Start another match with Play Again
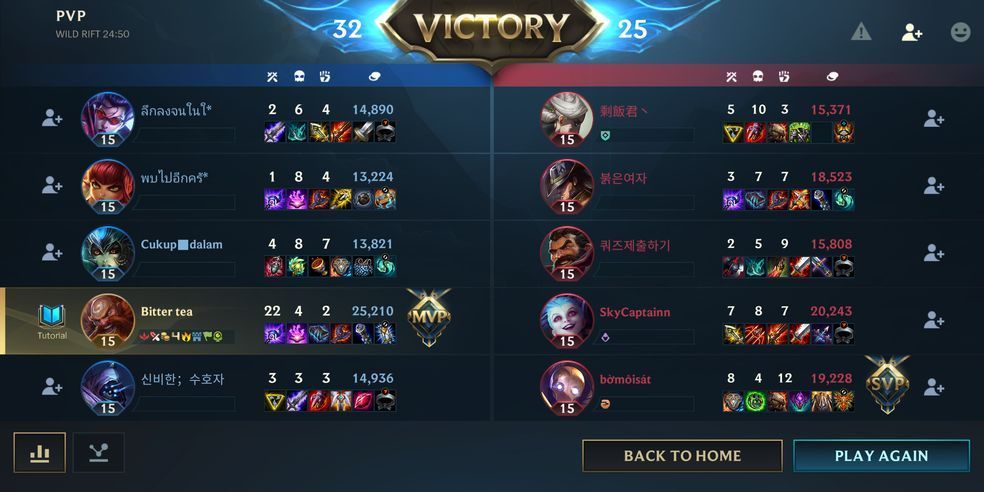The height and width of the screenshot is (492, 984). (881, 455)
